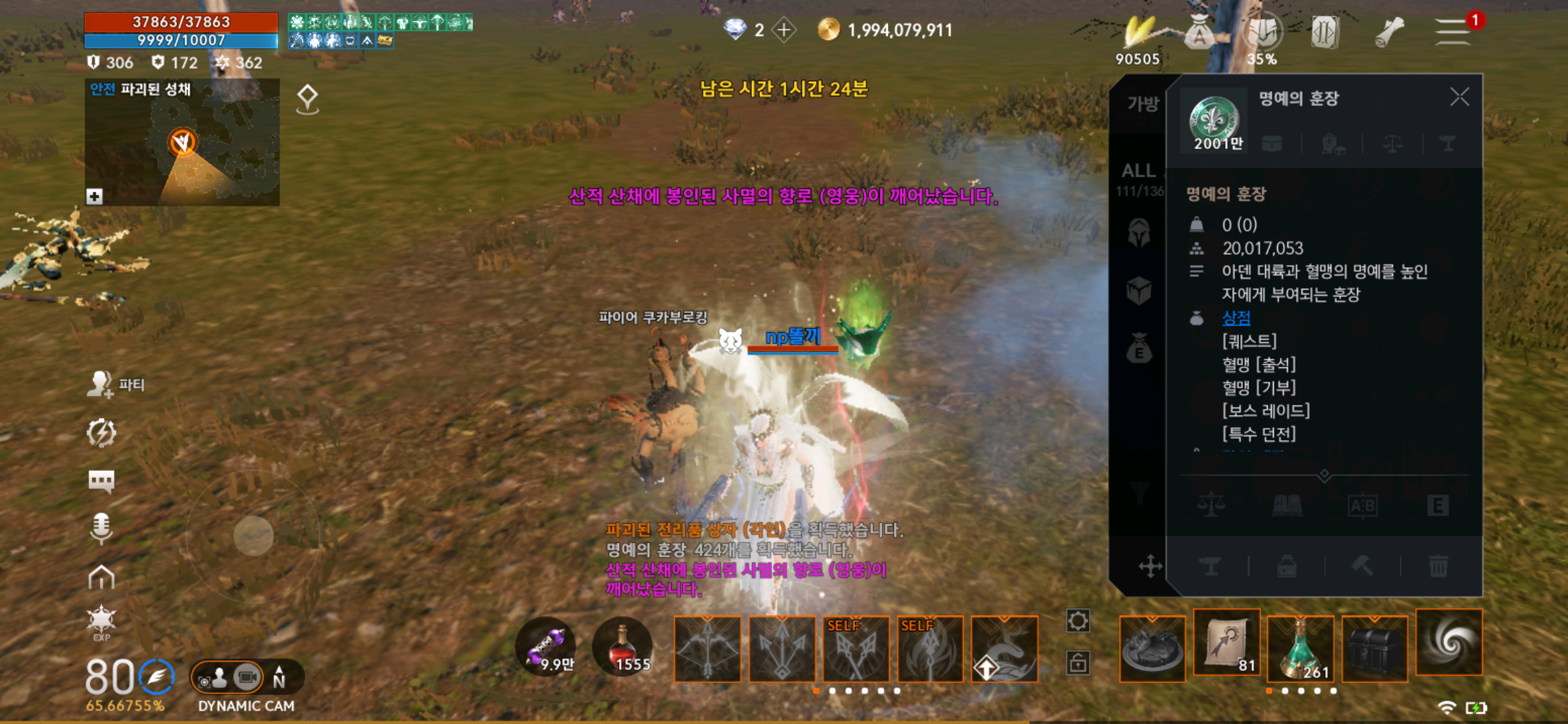Expand the minimap with the plus button
This screenshot has height=724, width=1568.
(94, 196)
